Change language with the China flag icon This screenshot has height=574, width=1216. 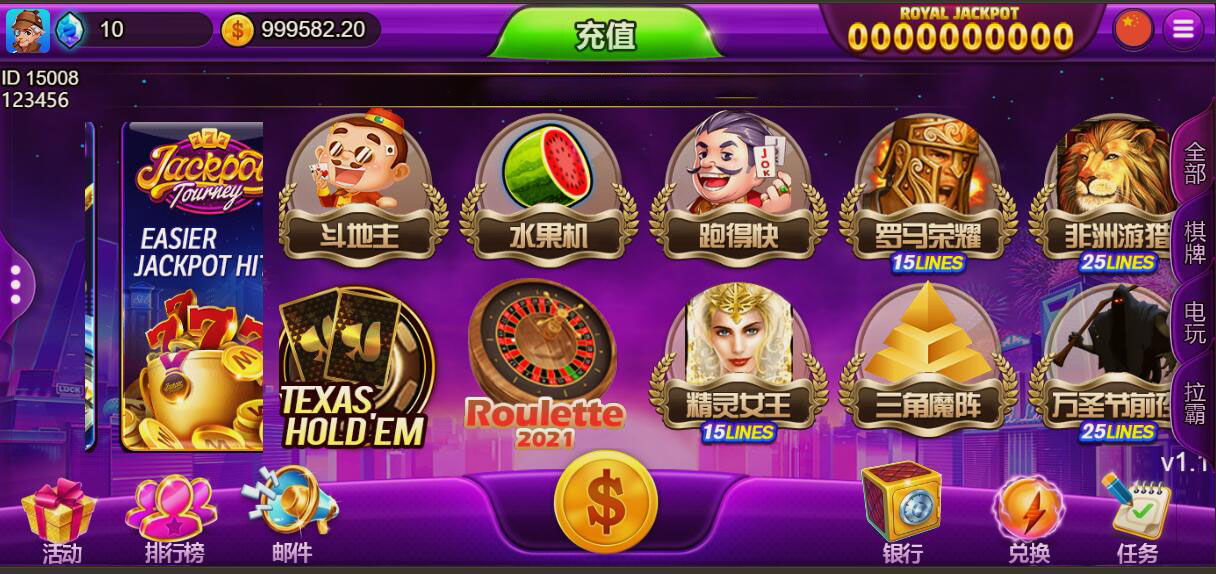pos(1133,30)
